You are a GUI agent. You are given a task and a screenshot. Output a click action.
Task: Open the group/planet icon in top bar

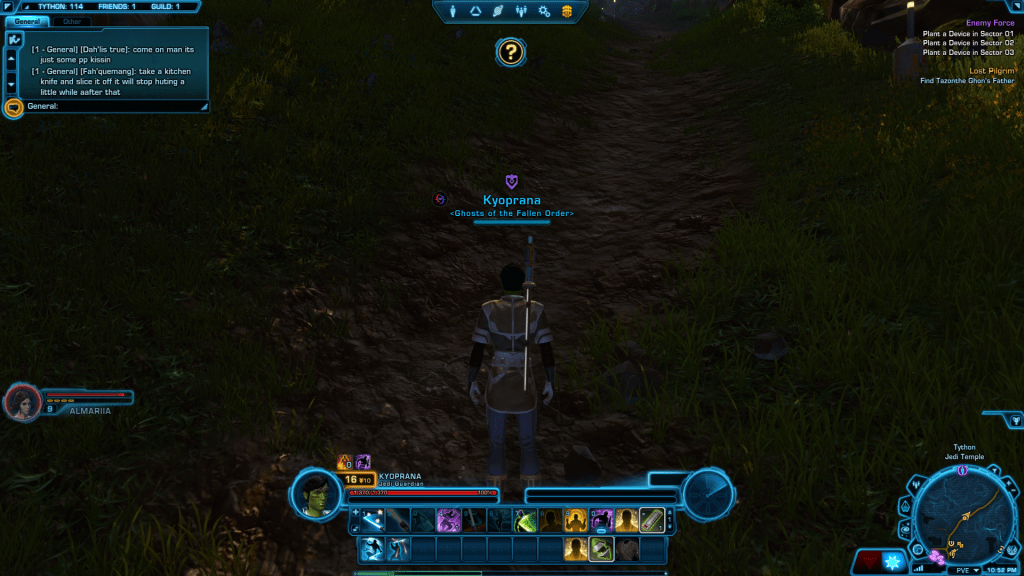click(x=521, y=11)
